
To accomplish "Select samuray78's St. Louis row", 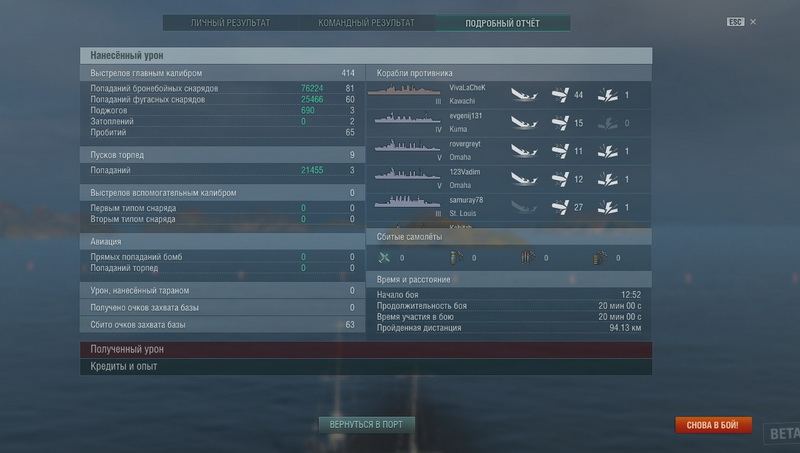I will click(x=508, y=205).
